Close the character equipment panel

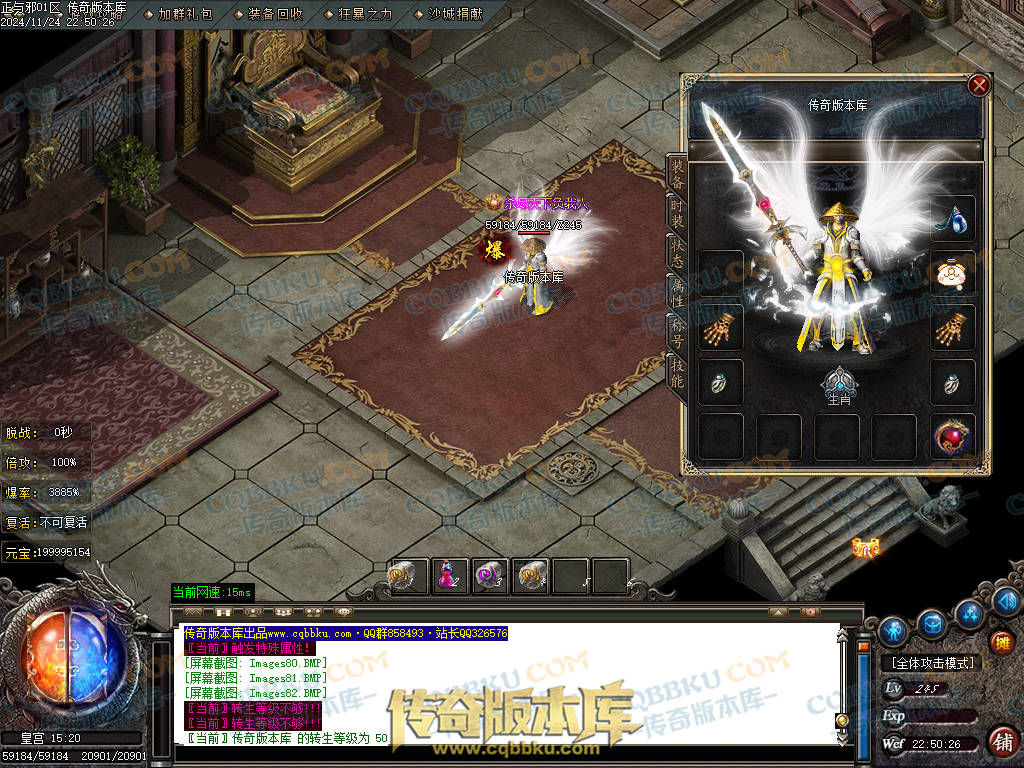tap(979, 86)
